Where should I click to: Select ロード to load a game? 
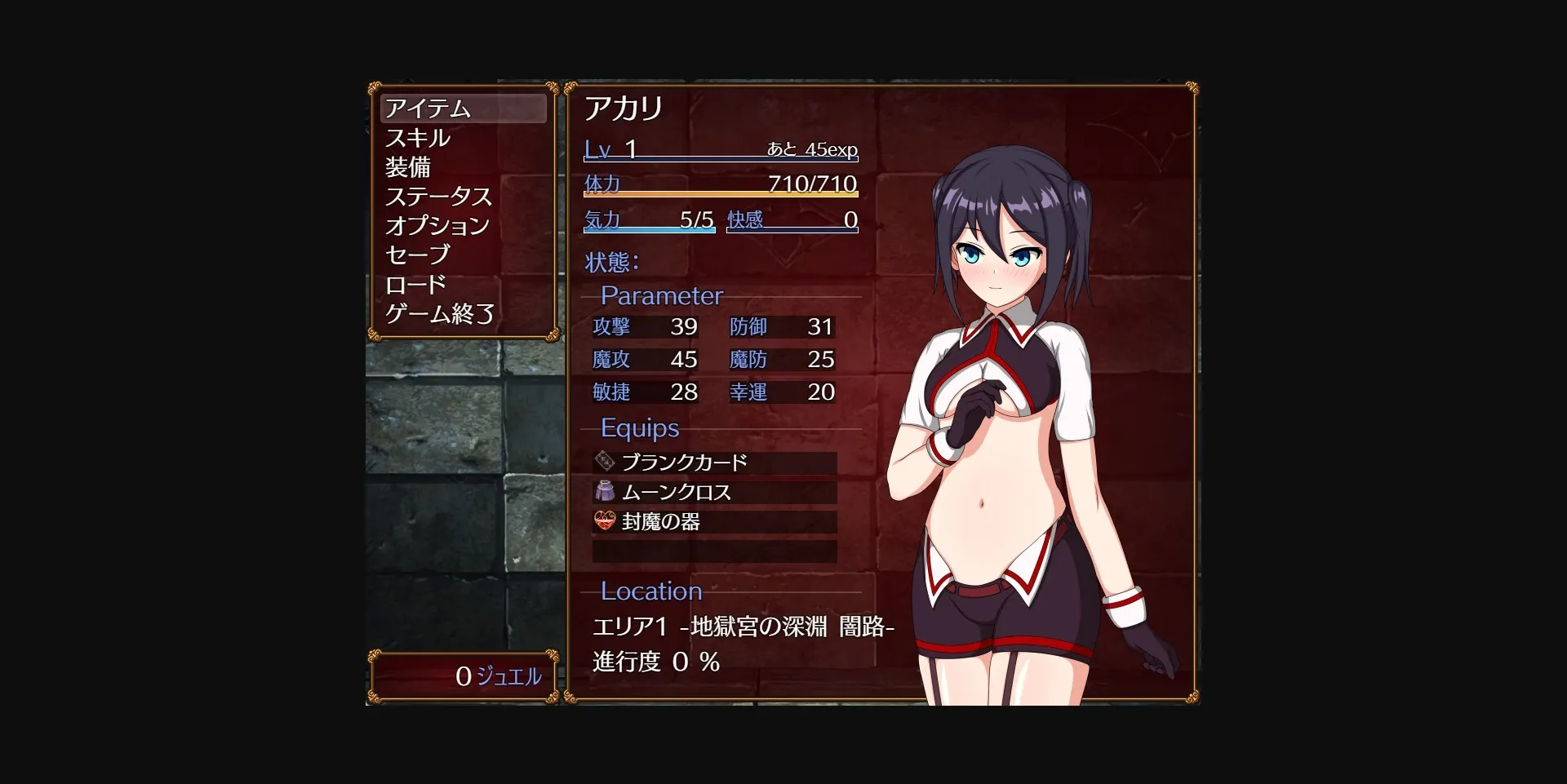coord(415,285)
